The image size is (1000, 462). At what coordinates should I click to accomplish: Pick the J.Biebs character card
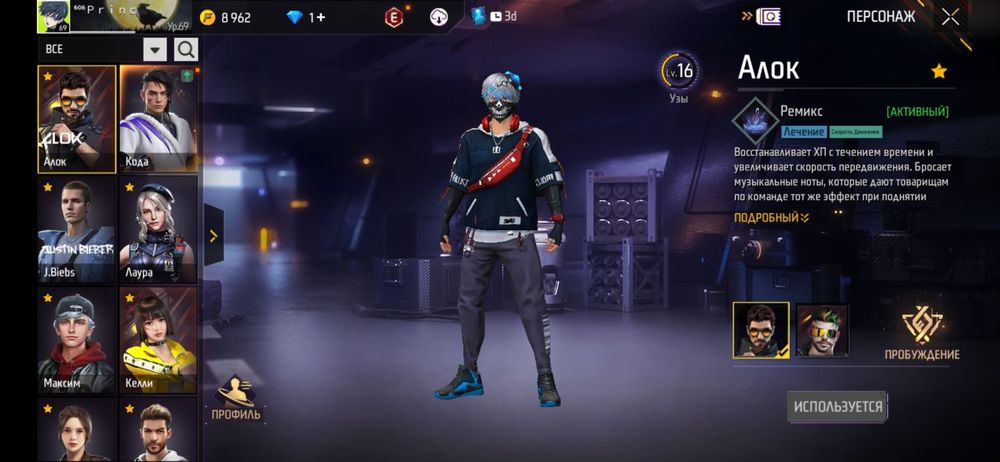click(x=77, y=230)
